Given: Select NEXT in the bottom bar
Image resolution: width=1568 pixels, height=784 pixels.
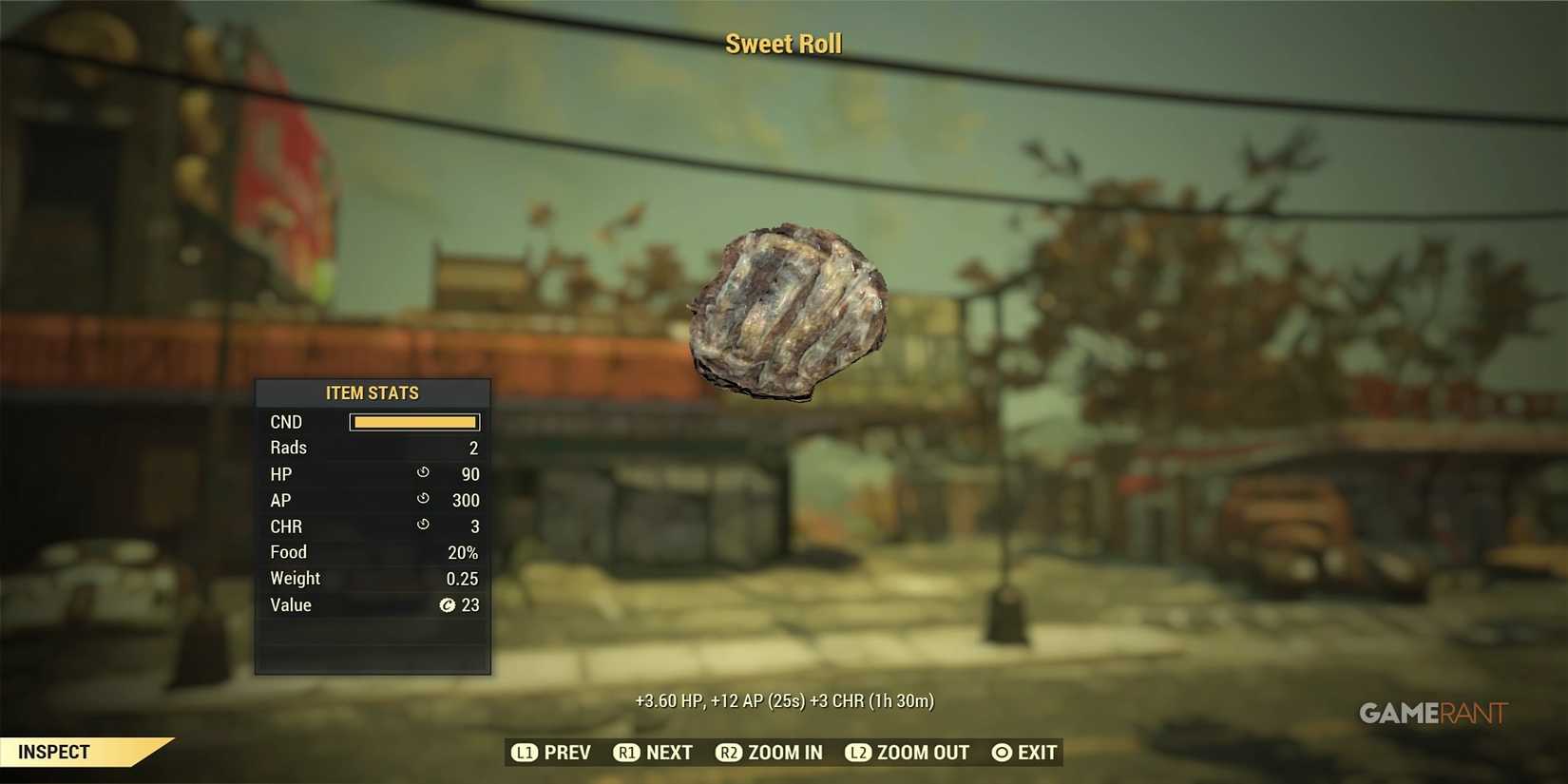Looking at the screenshot, I should click(x=671, y=752).
